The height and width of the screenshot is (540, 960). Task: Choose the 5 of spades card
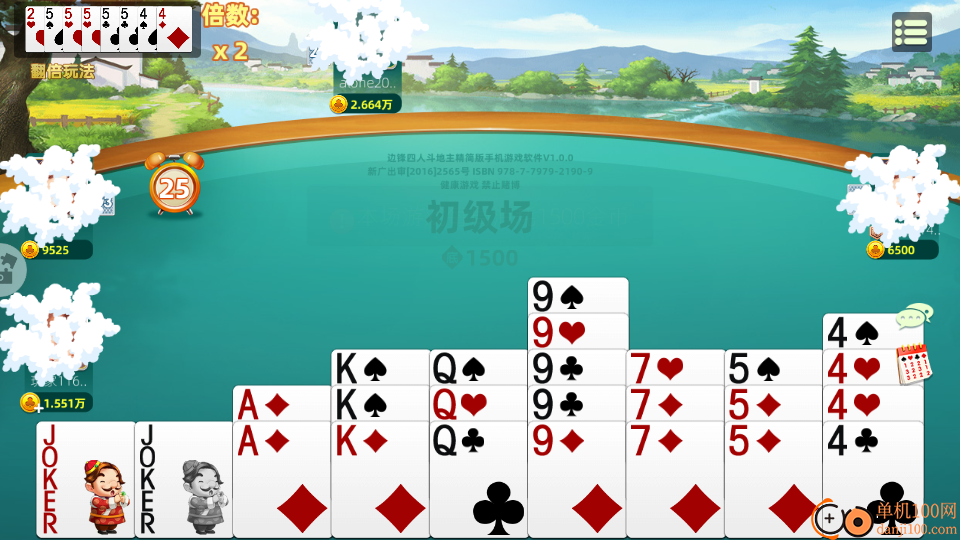(772, 367)
